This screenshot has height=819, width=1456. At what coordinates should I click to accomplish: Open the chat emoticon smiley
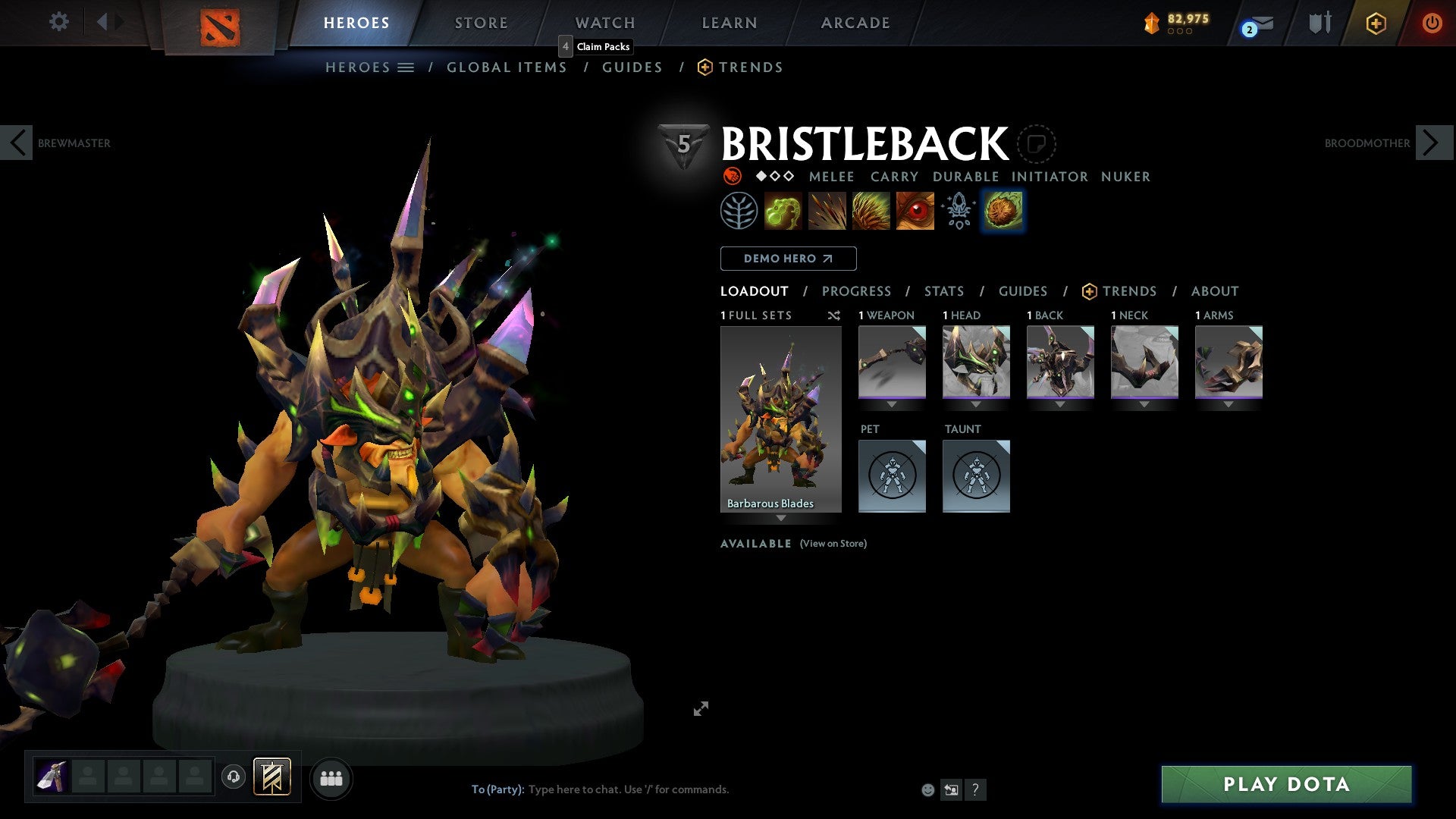[x=927, y=789]
